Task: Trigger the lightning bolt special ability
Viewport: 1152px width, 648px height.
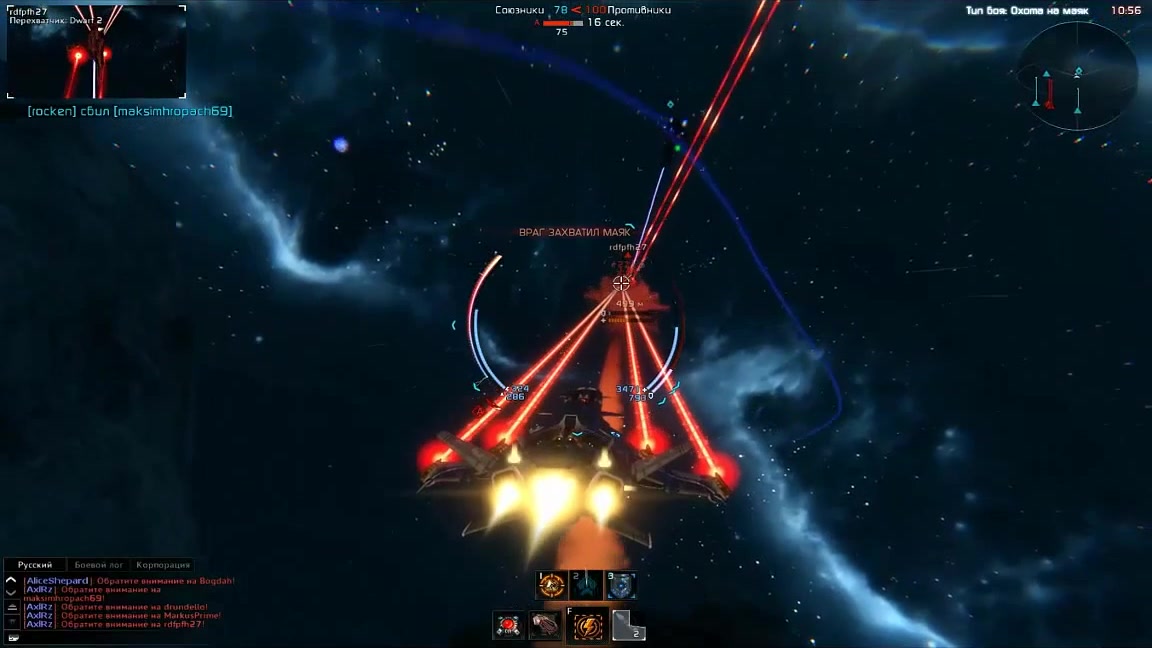Action: (587, 626)
